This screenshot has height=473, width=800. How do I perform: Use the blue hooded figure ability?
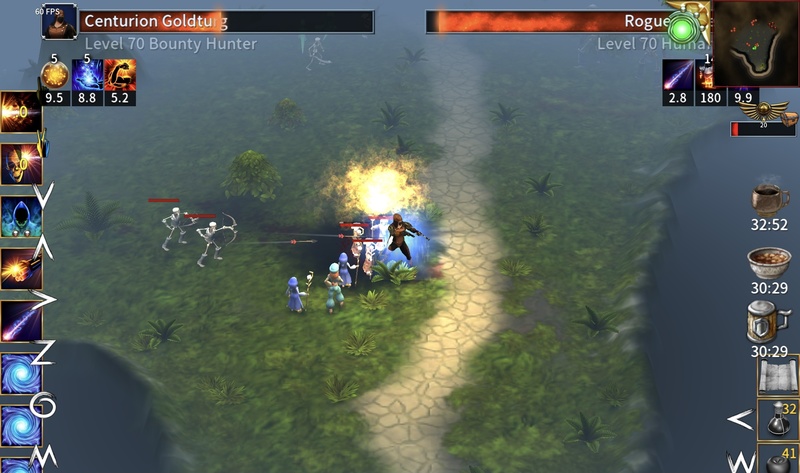coord(20,215)
